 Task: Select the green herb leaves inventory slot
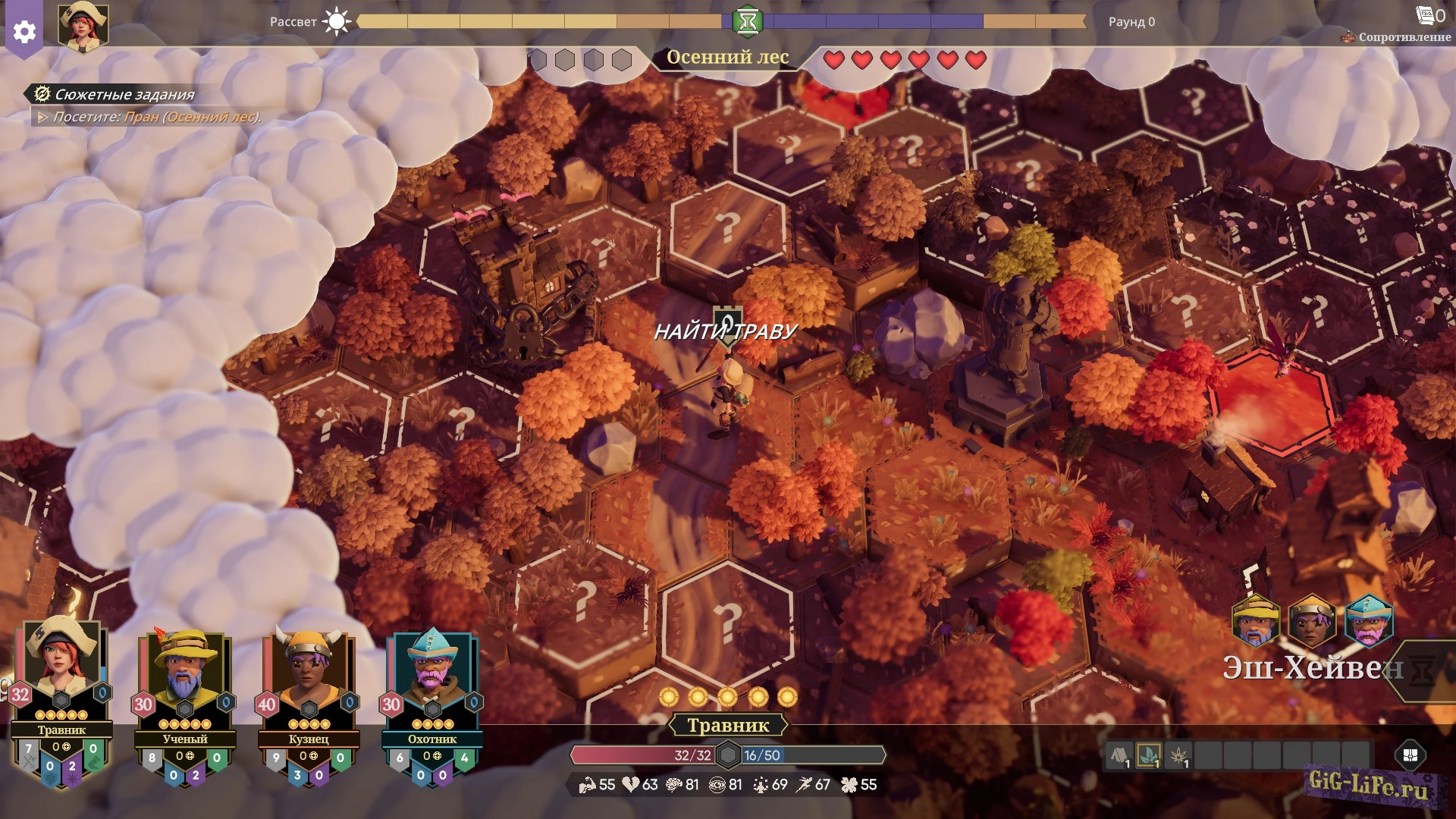[1149, 755]
